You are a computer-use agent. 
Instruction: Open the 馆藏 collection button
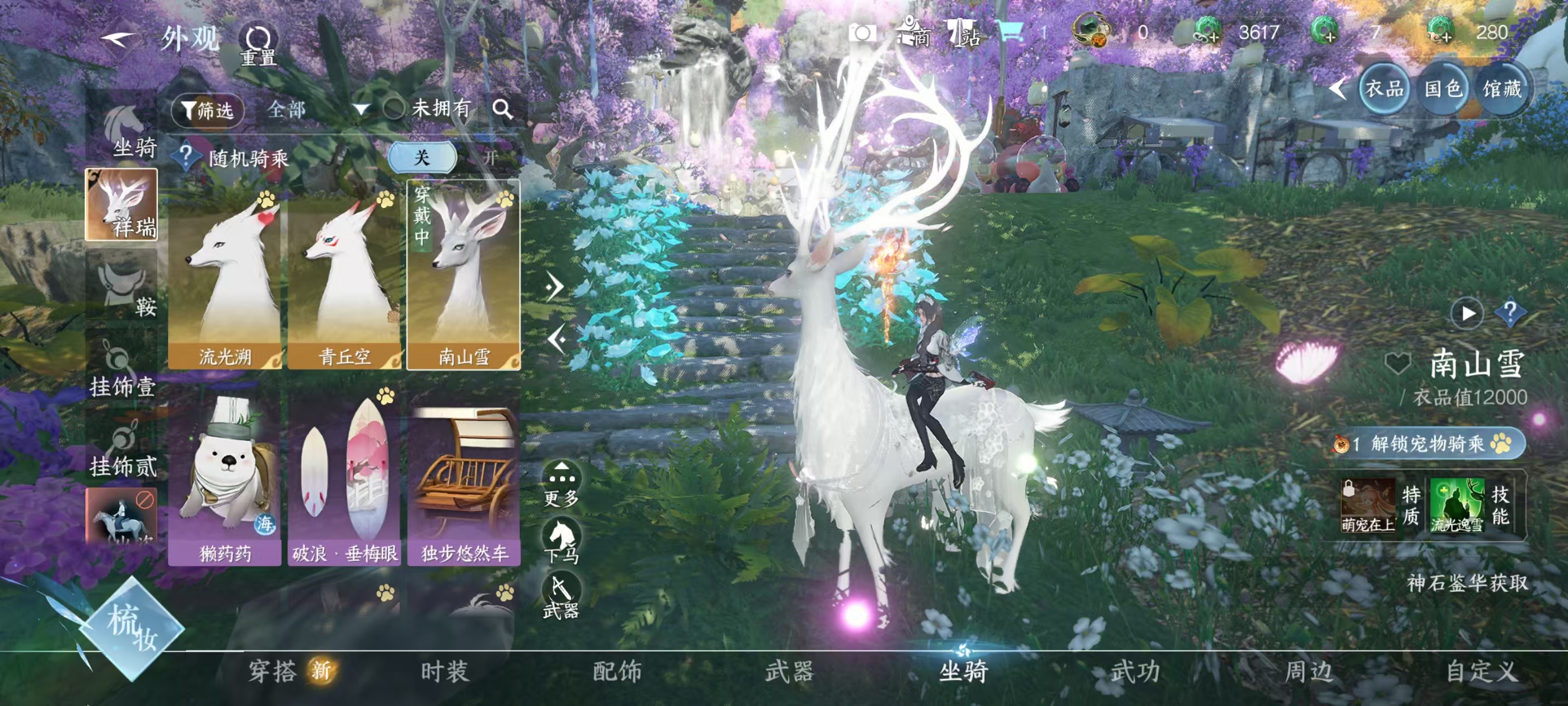coord(1502,90)
